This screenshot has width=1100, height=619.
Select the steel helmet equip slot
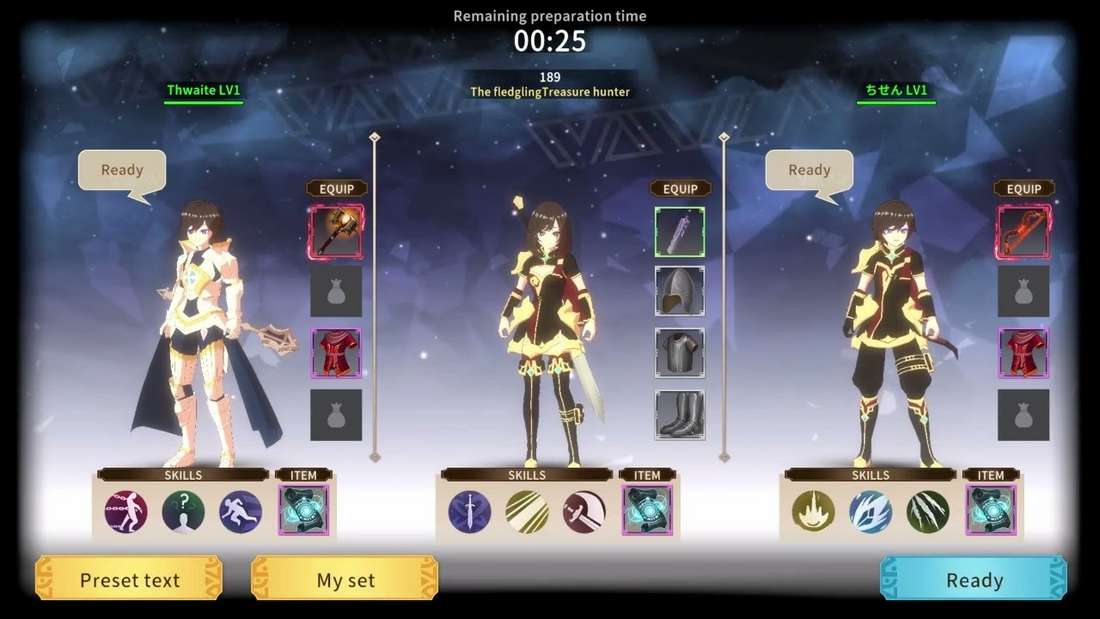point(680,291)
